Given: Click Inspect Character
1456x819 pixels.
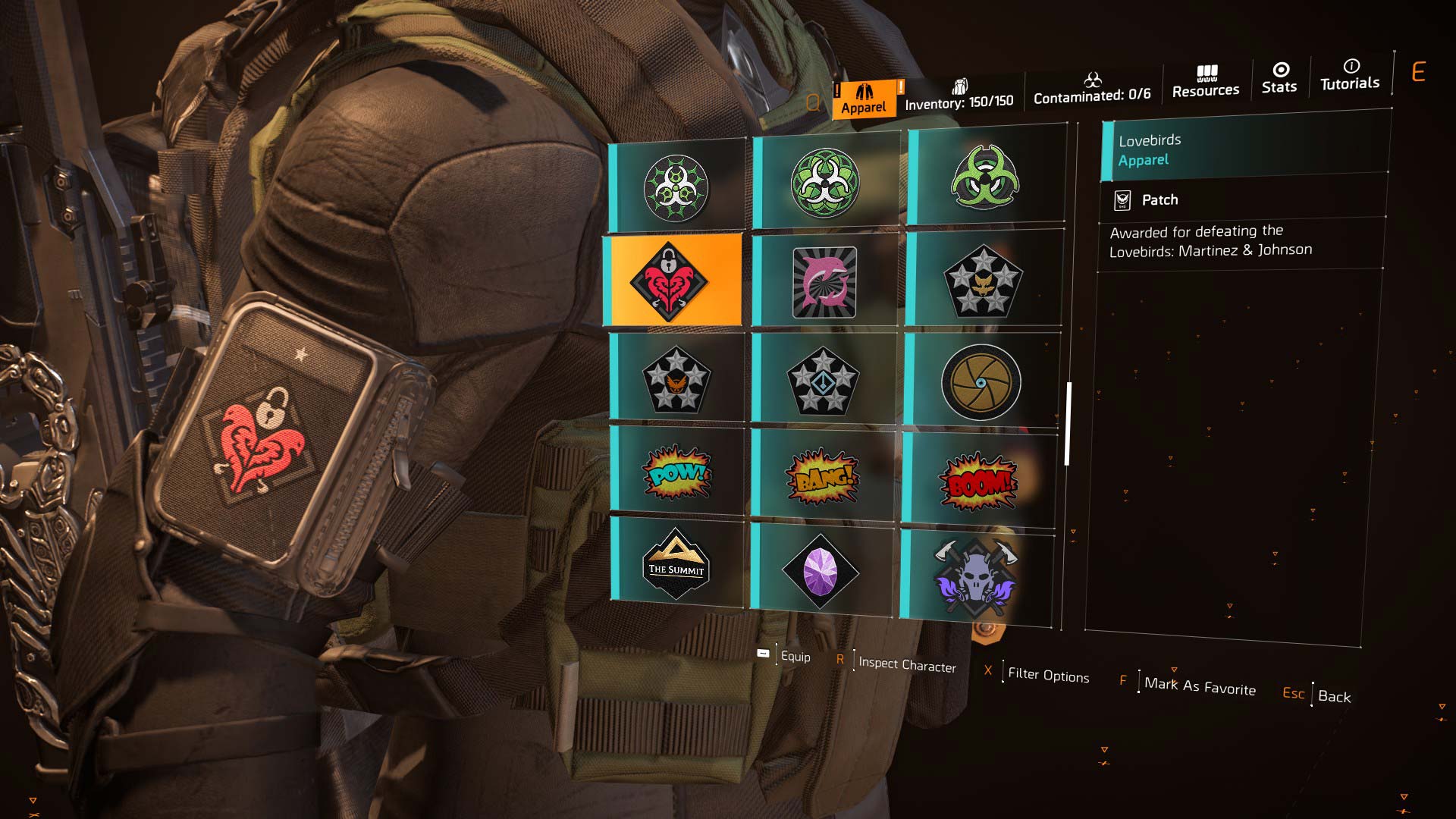Looking at the screenshot, I should point(906,665).
